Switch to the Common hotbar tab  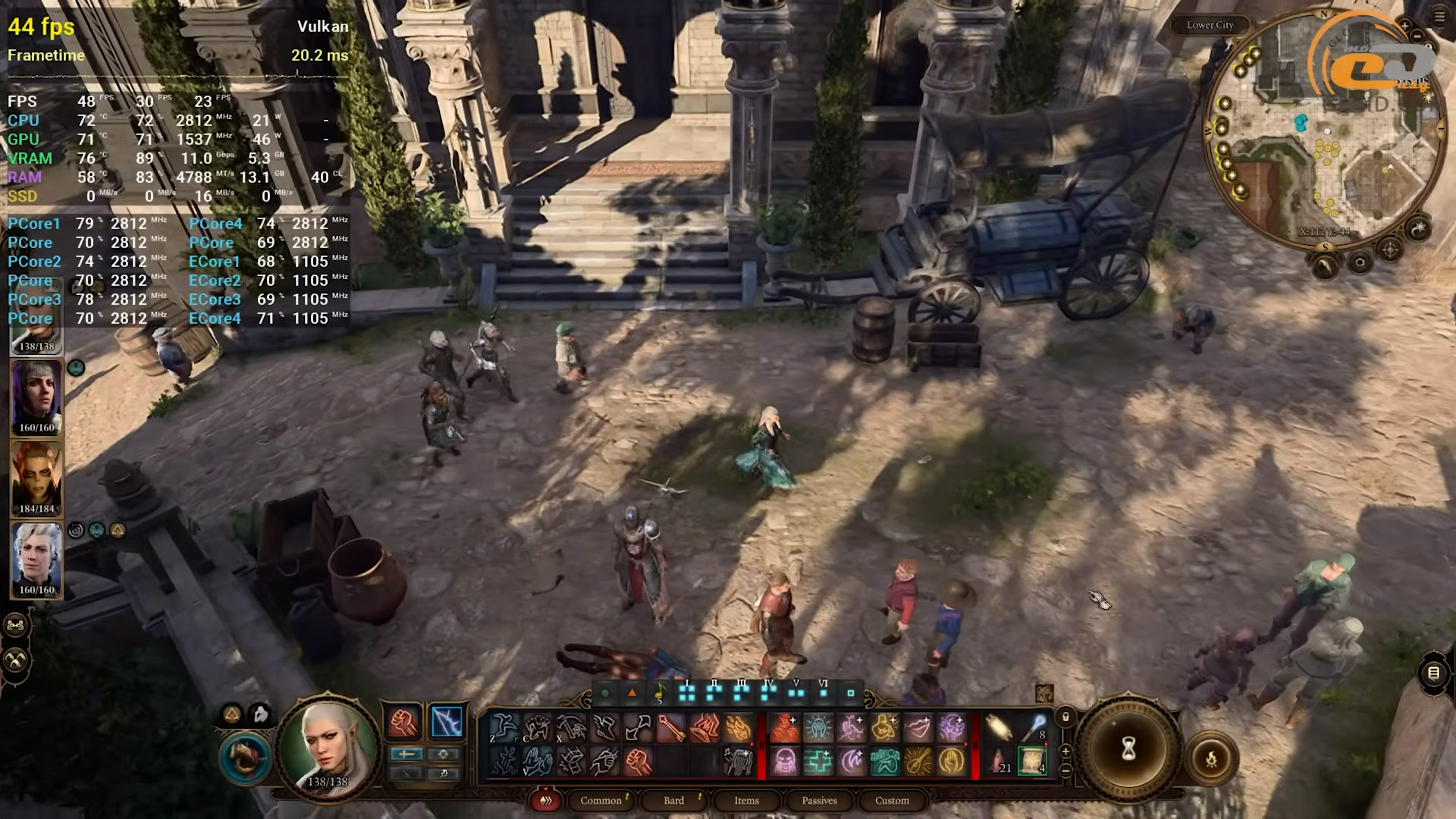click(601, 801)
